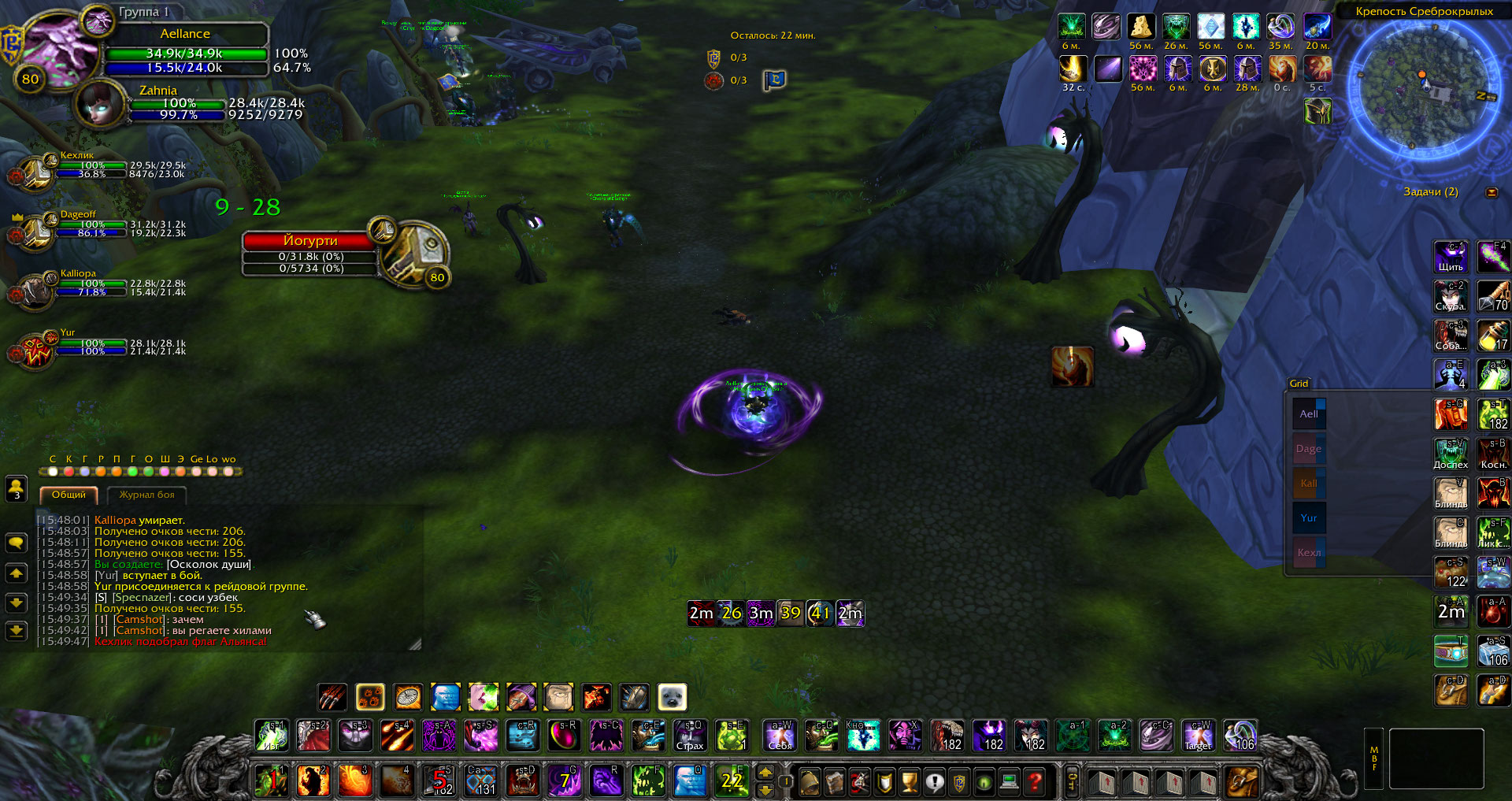Open the Журнал боя combat log tab
The width and height of the screenshot is (1512, 801).
(146, 495)
